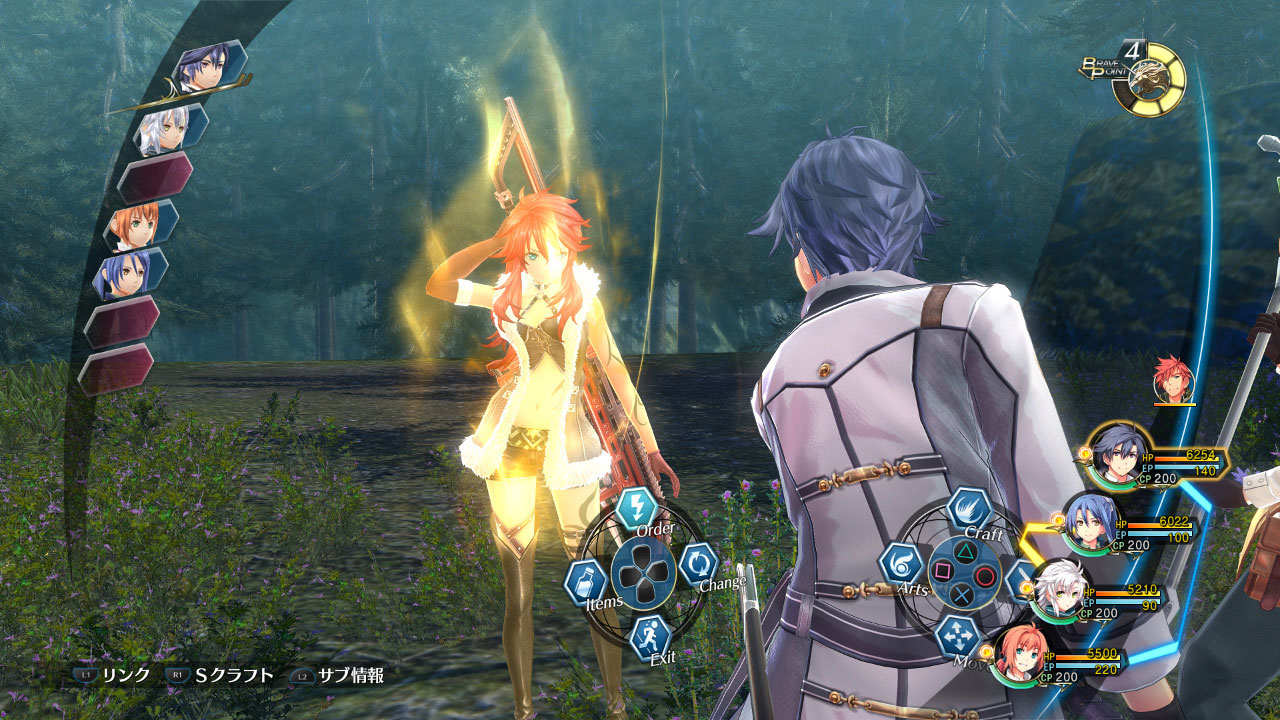
Task: Choose the Arts command icon
Action: (900, 564)
